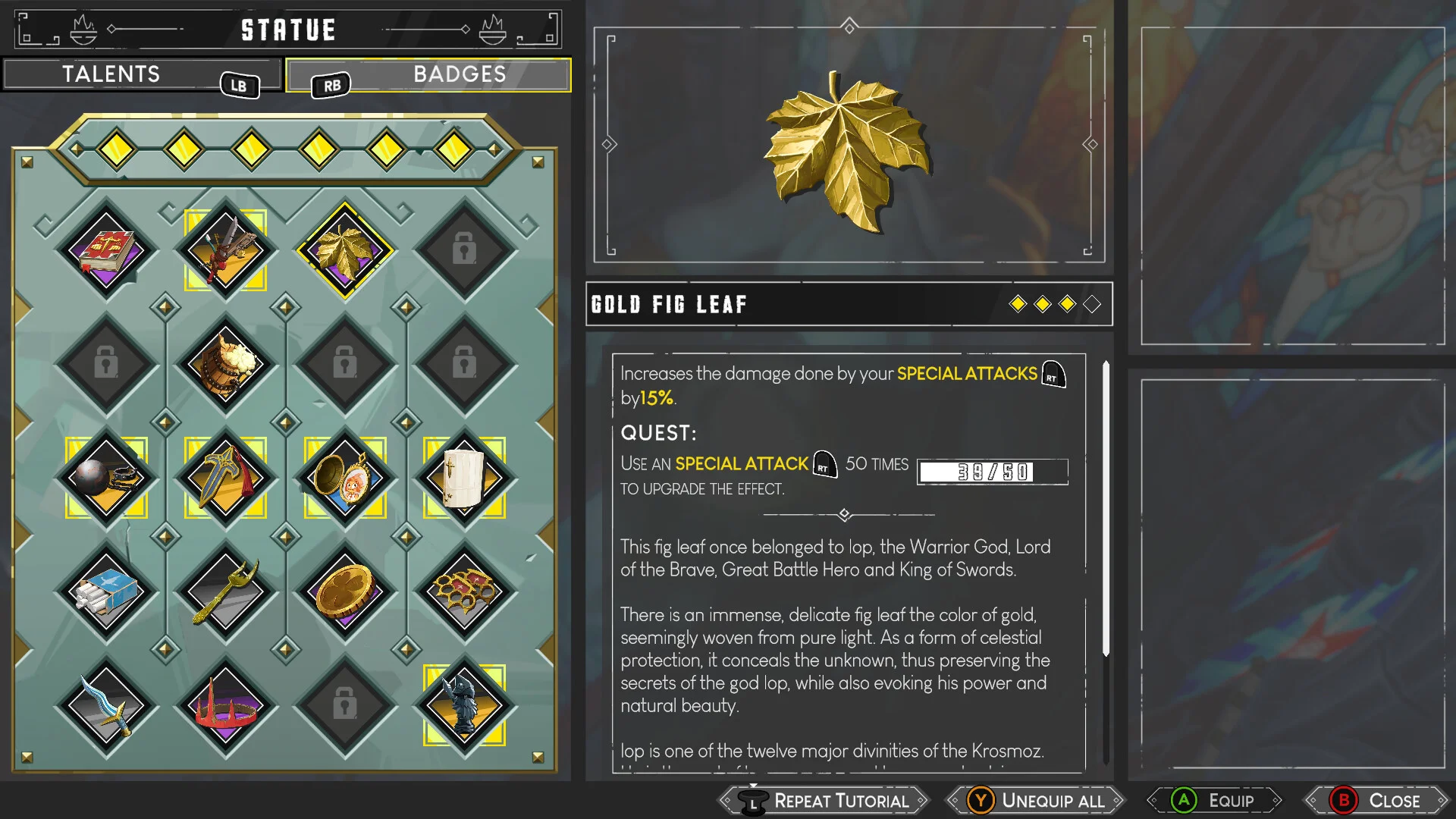The image size is (1456, 819).
Task: Switch to the Talents tab
Action: pyautogui.click(x=111, y=74)
